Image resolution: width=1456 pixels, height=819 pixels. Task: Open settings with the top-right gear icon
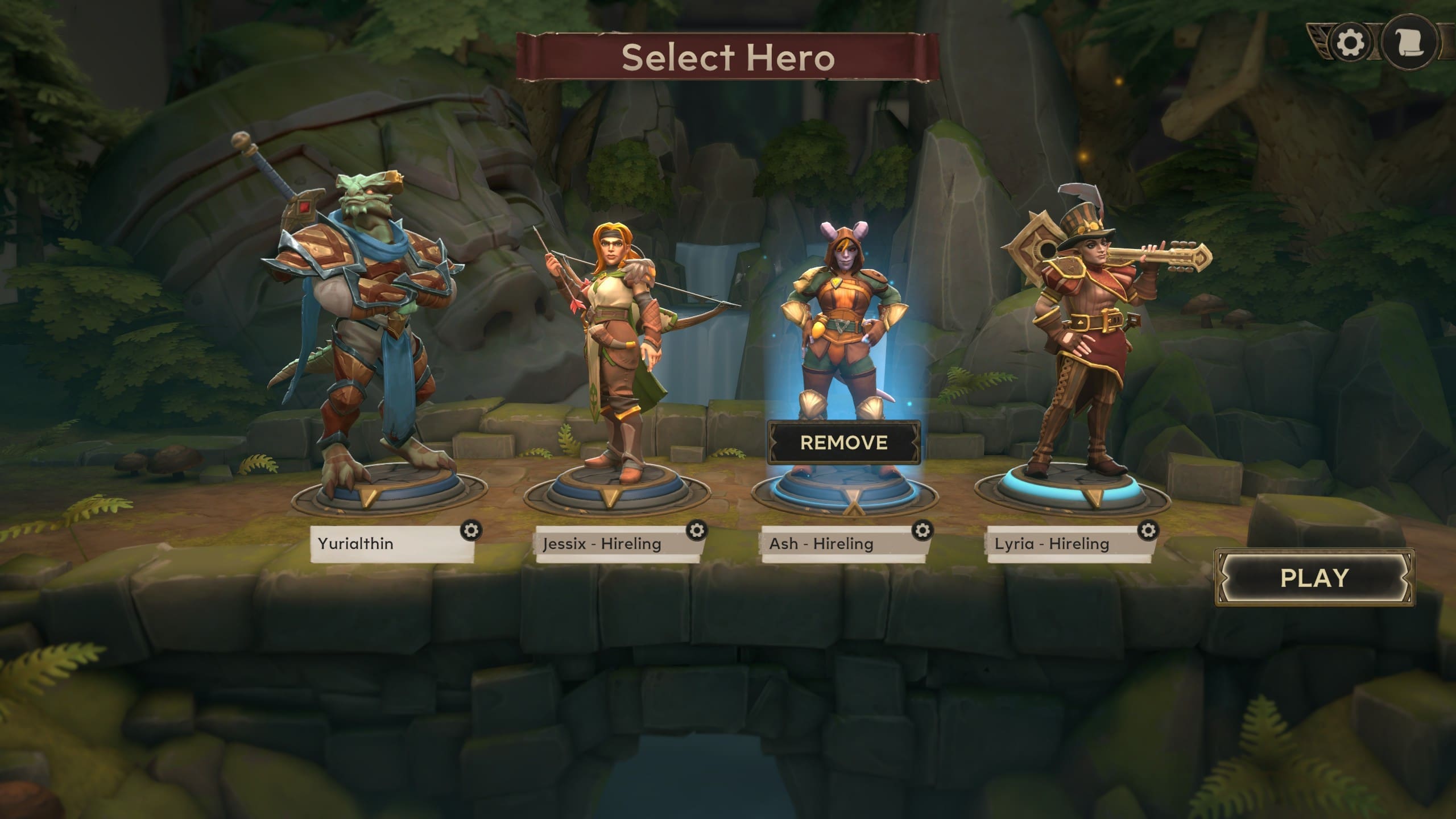pos(1350,43)
